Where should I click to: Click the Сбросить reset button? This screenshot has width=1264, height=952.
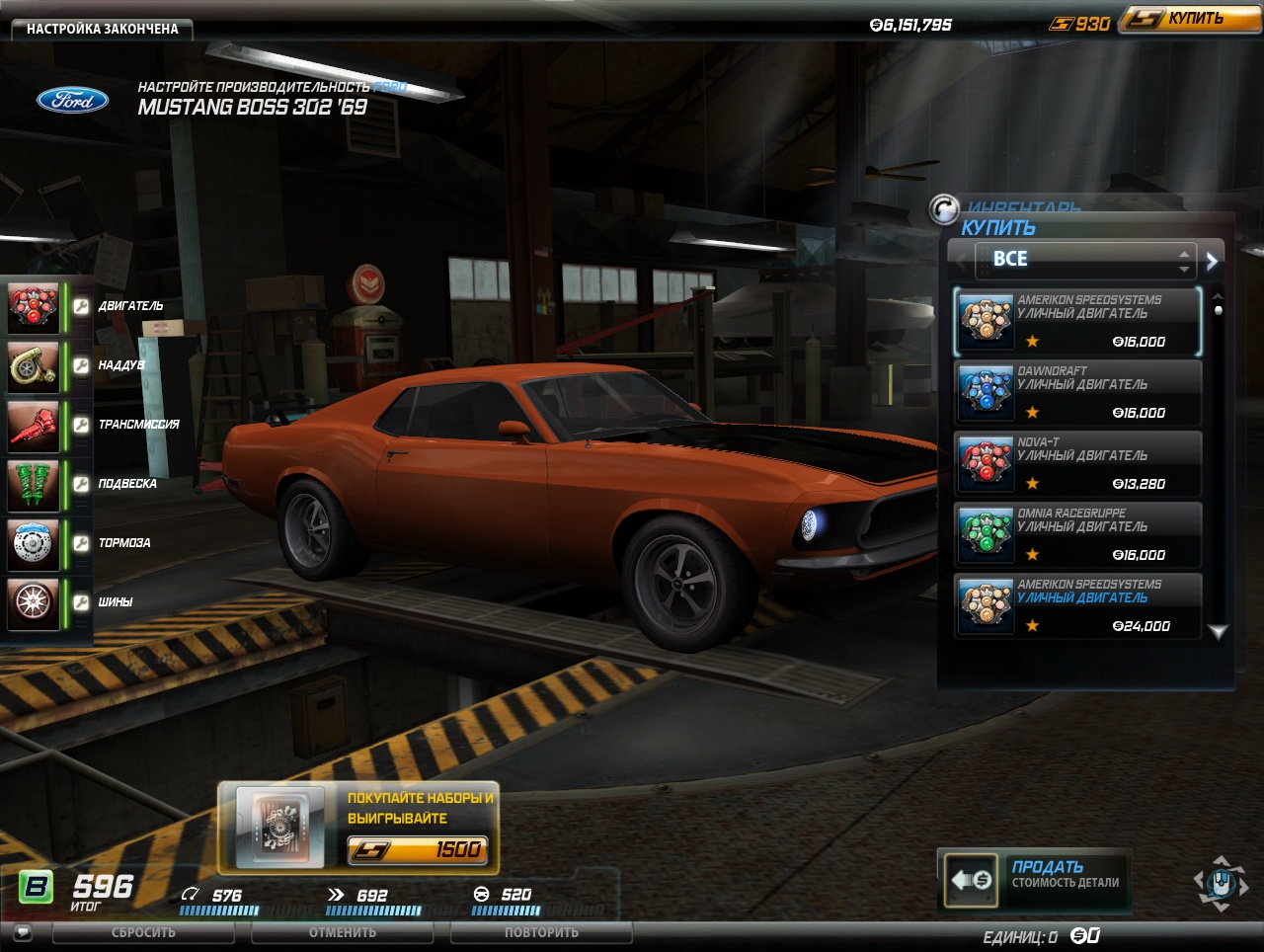pyautogui.click(x=143, y=932)
